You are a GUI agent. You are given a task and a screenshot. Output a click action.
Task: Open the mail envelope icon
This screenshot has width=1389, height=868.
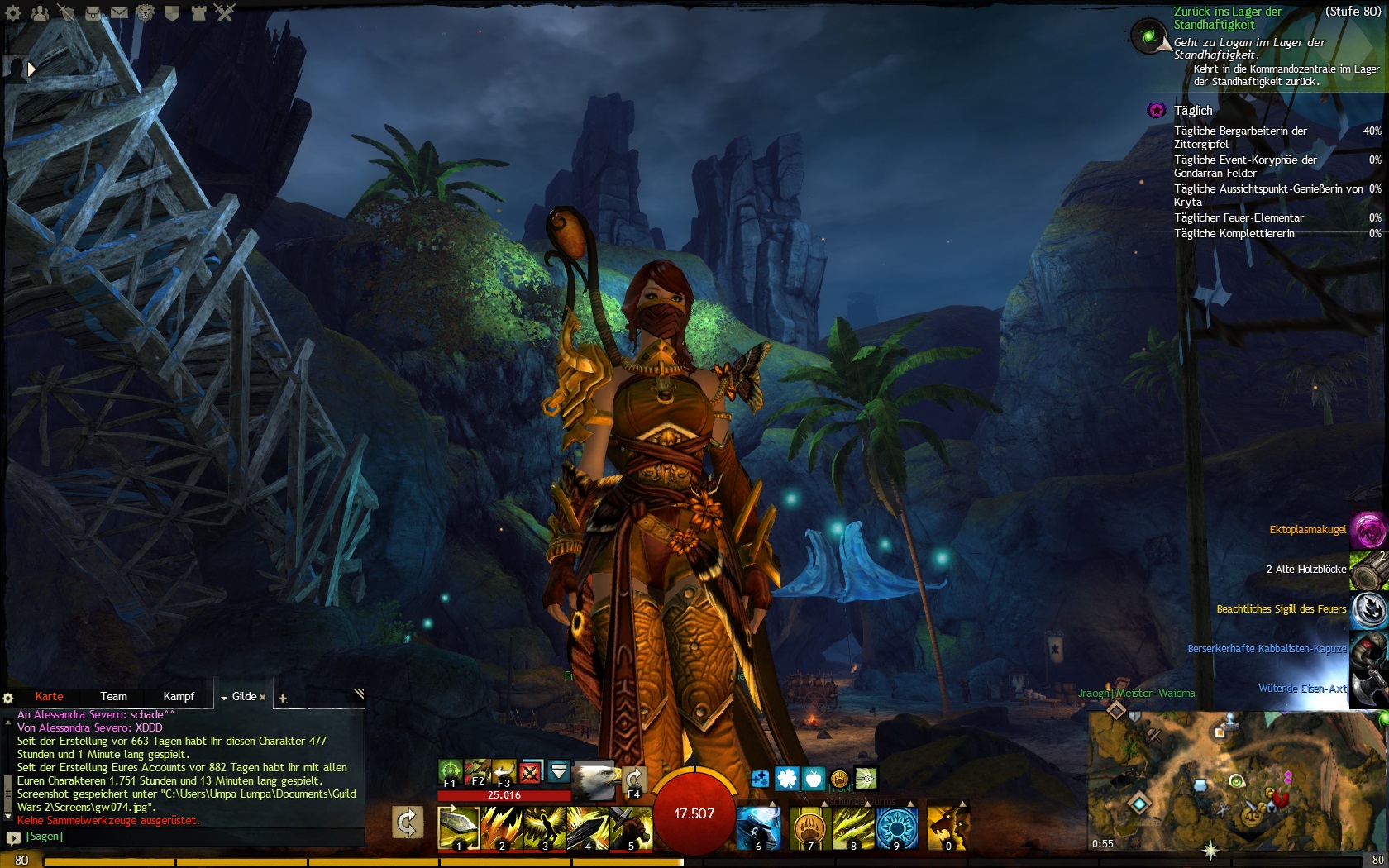click(x=119, y=12)
